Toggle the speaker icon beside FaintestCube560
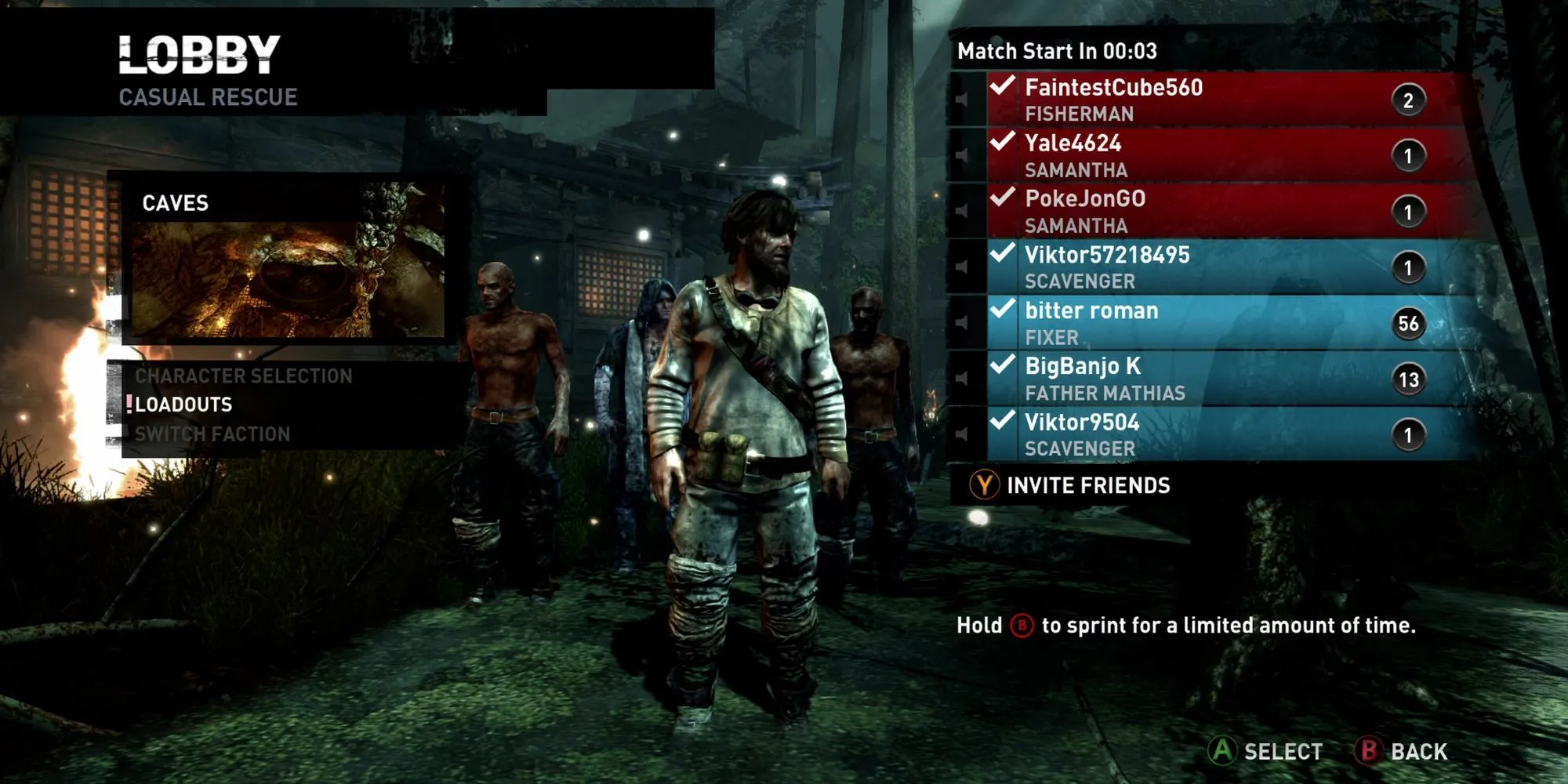This screenshot has height=784, width=1568. click(x=961, y=100)
